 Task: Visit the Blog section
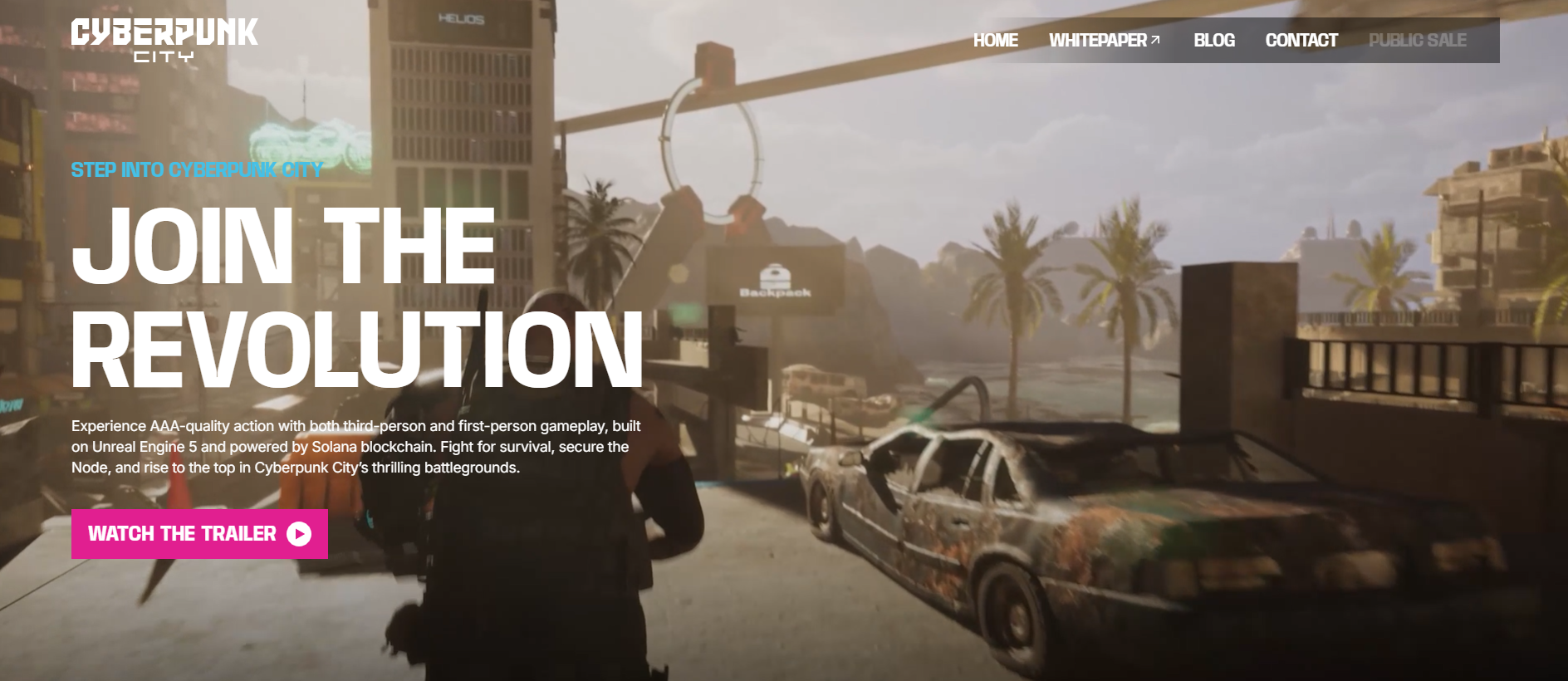pyautogui.click(x=1213, y=41)
